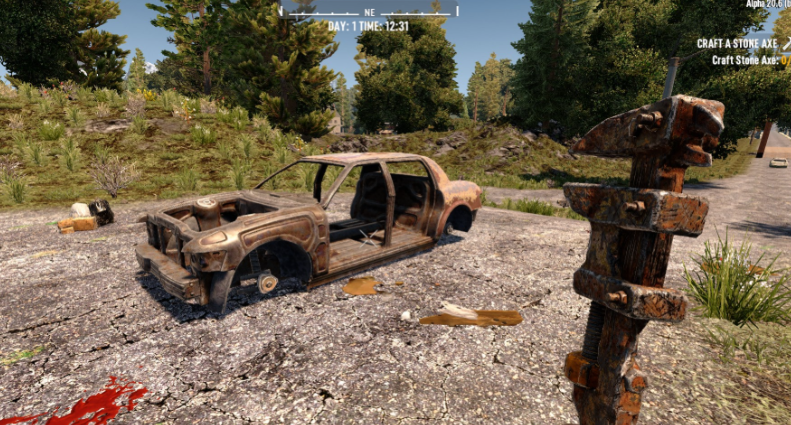Click the compass bar showing NE
Screen dimensions: 791x425
point(370,11)
